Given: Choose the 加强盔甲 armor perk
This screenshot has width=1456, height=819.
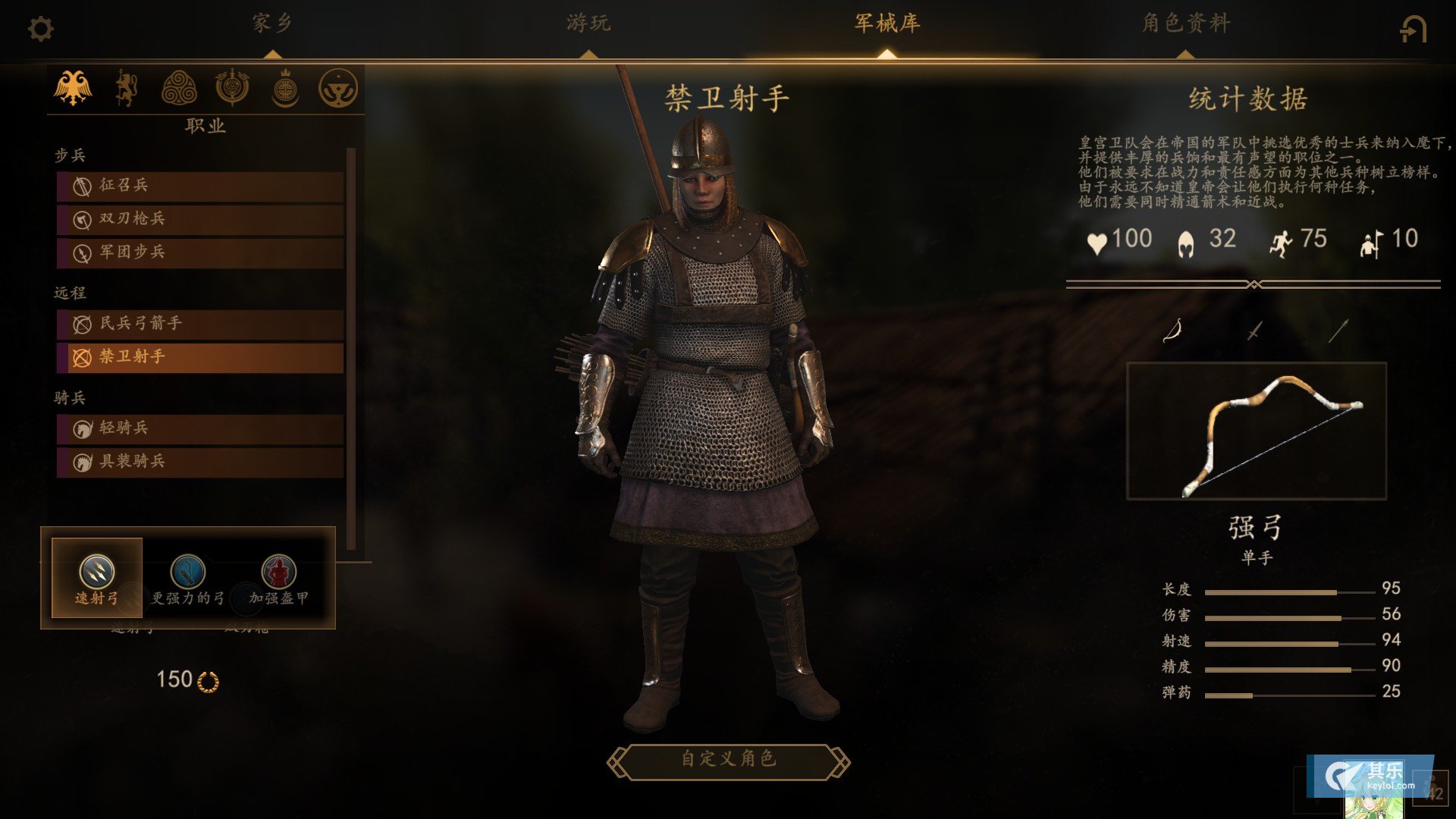Looking at the screenshot, I should pyautogui.click(x=278, y=579).
